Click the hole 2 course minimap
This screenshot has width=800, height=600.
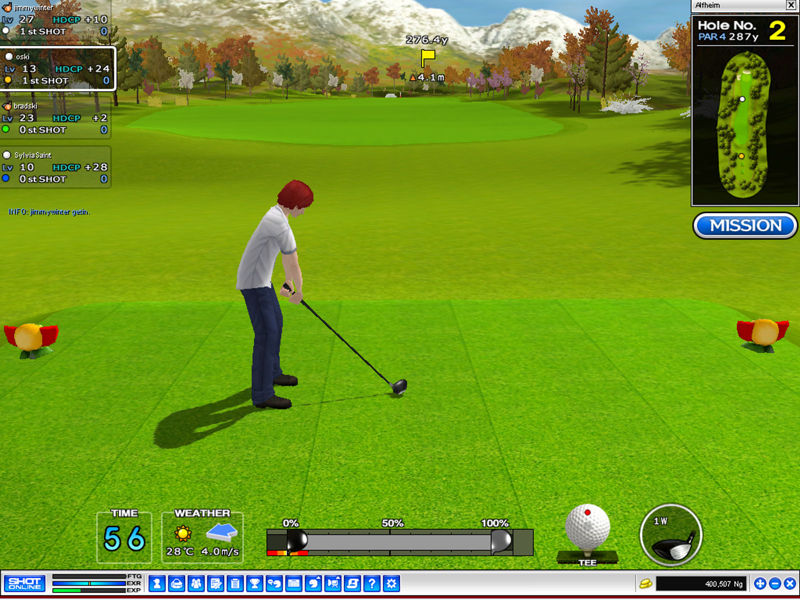click(x=744, y=127)
